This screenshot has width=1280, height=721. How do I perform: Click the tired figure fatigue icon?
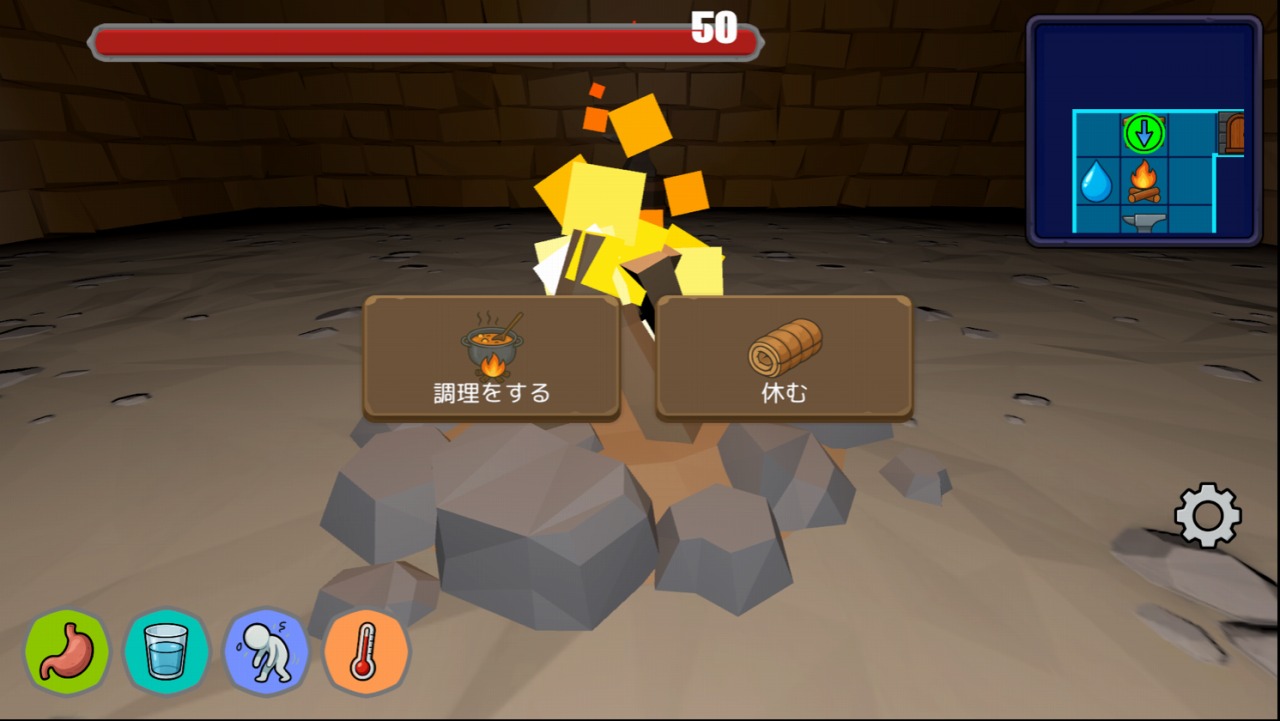pyautogui.click(x=266, y=652)
